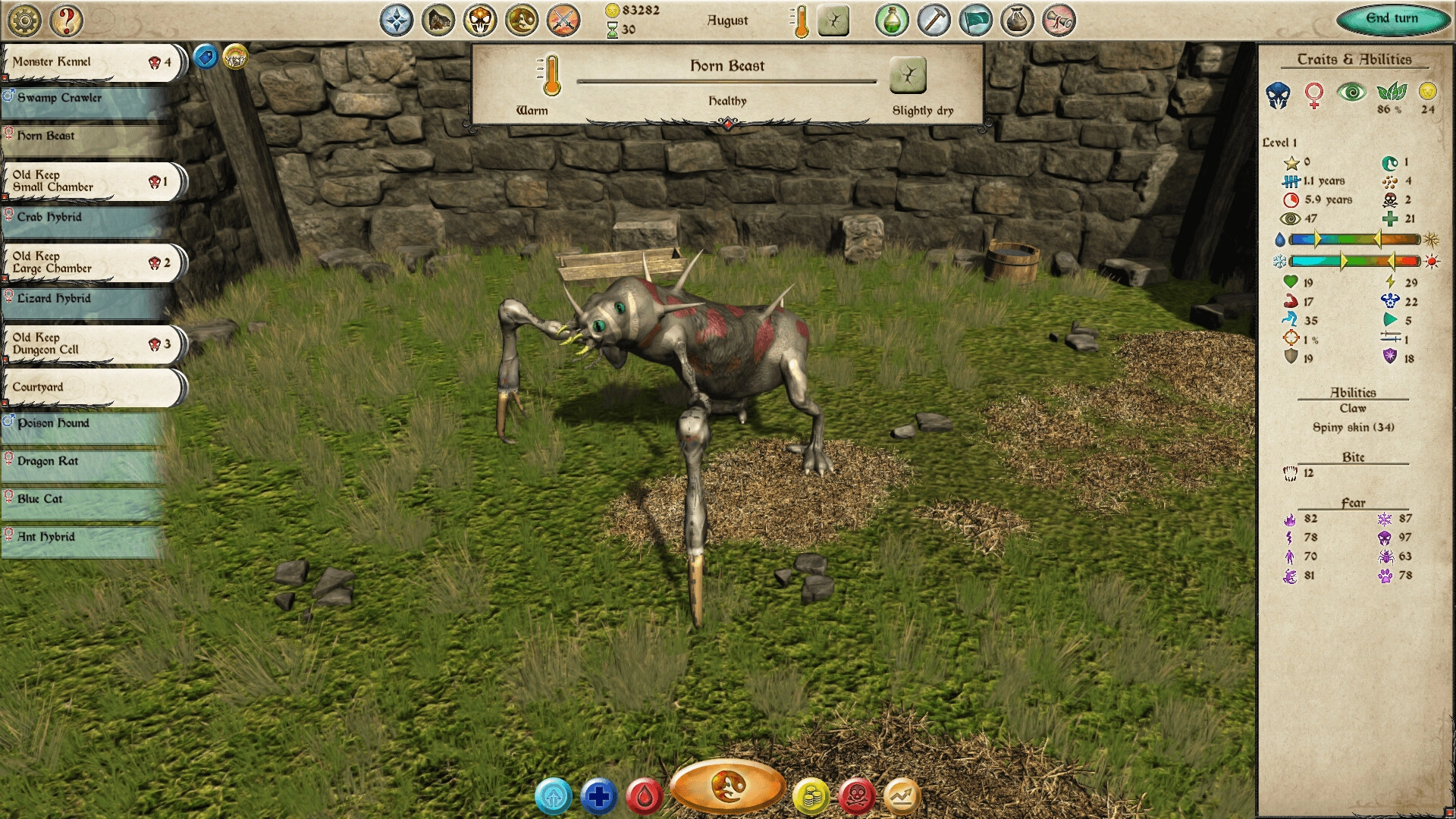This screenshot has height=819, width=1456.
Task: Click the hammer build icon
Action: [934, 20]
